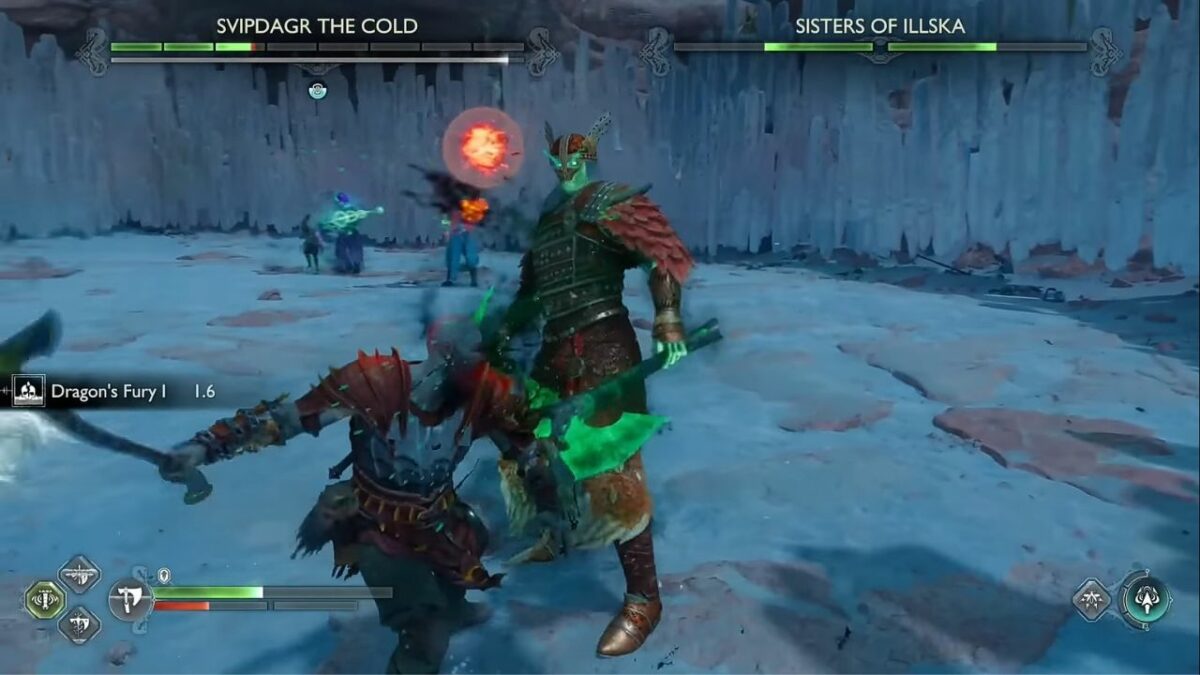Click the Leviathan Axe weapon icon
Screen dimensions: 1200x675
[x=131, y=600]
